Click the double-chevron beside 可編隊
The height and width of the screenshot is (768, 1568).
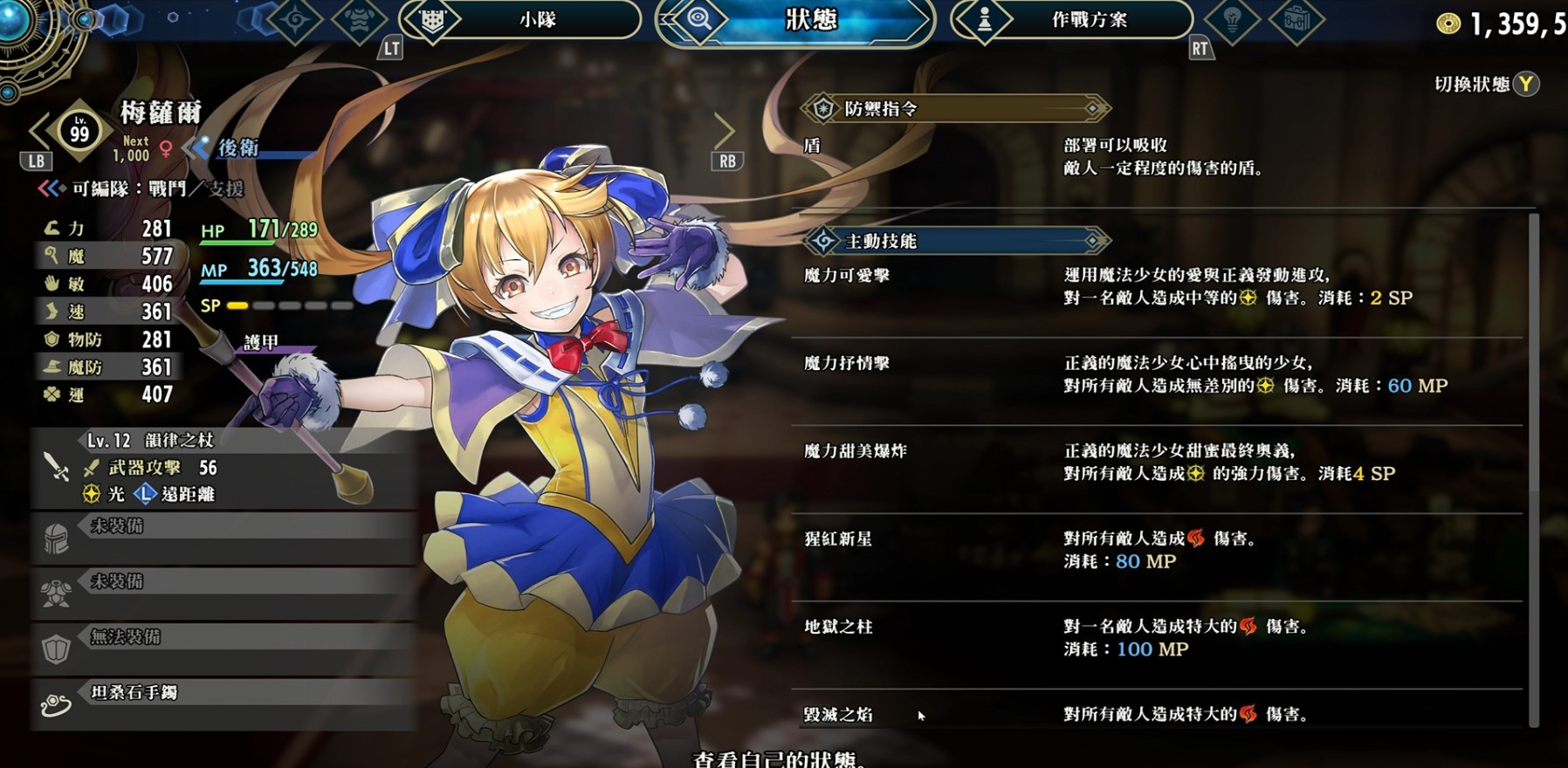coord(50,187)
